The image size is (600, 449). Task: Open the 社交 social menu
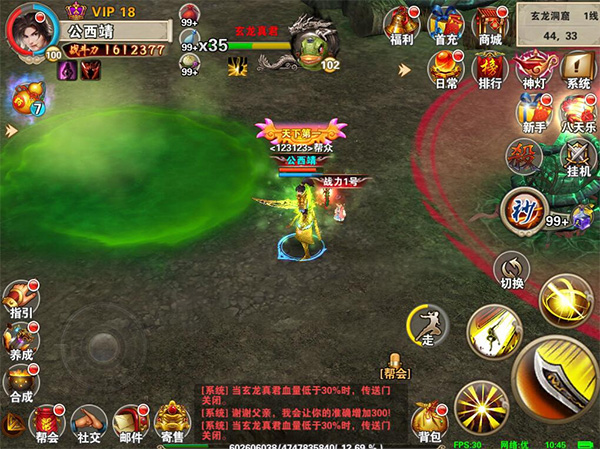[89, 422]
